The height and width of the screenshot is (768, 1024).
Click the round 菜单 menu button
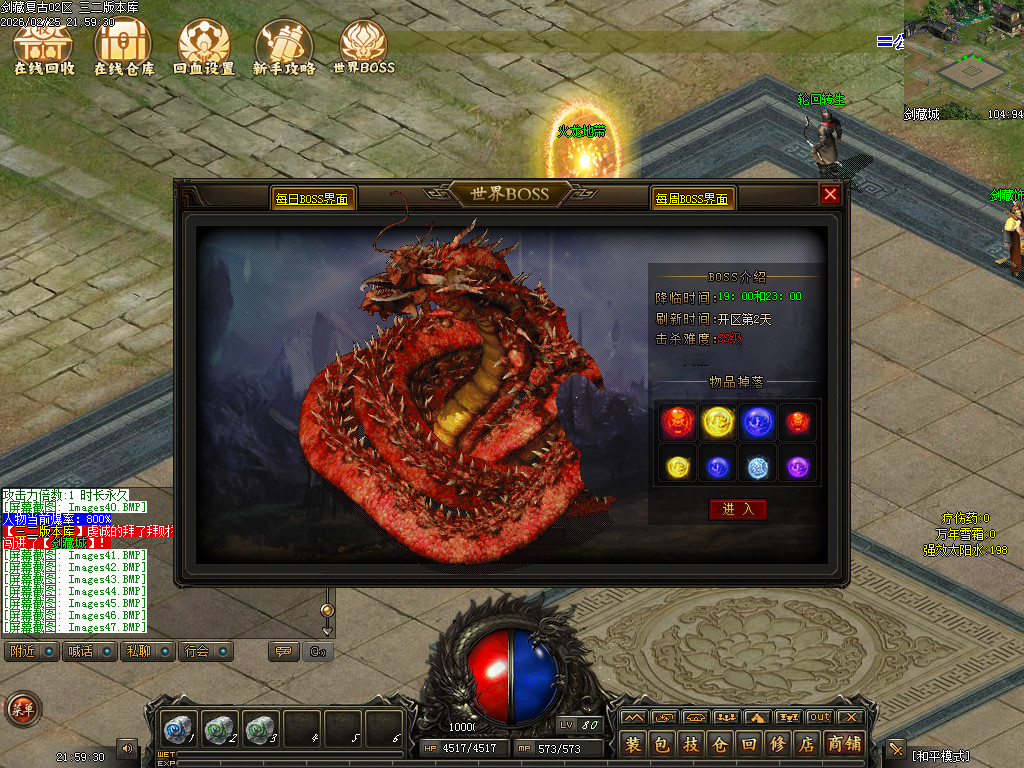pos(22,709)
